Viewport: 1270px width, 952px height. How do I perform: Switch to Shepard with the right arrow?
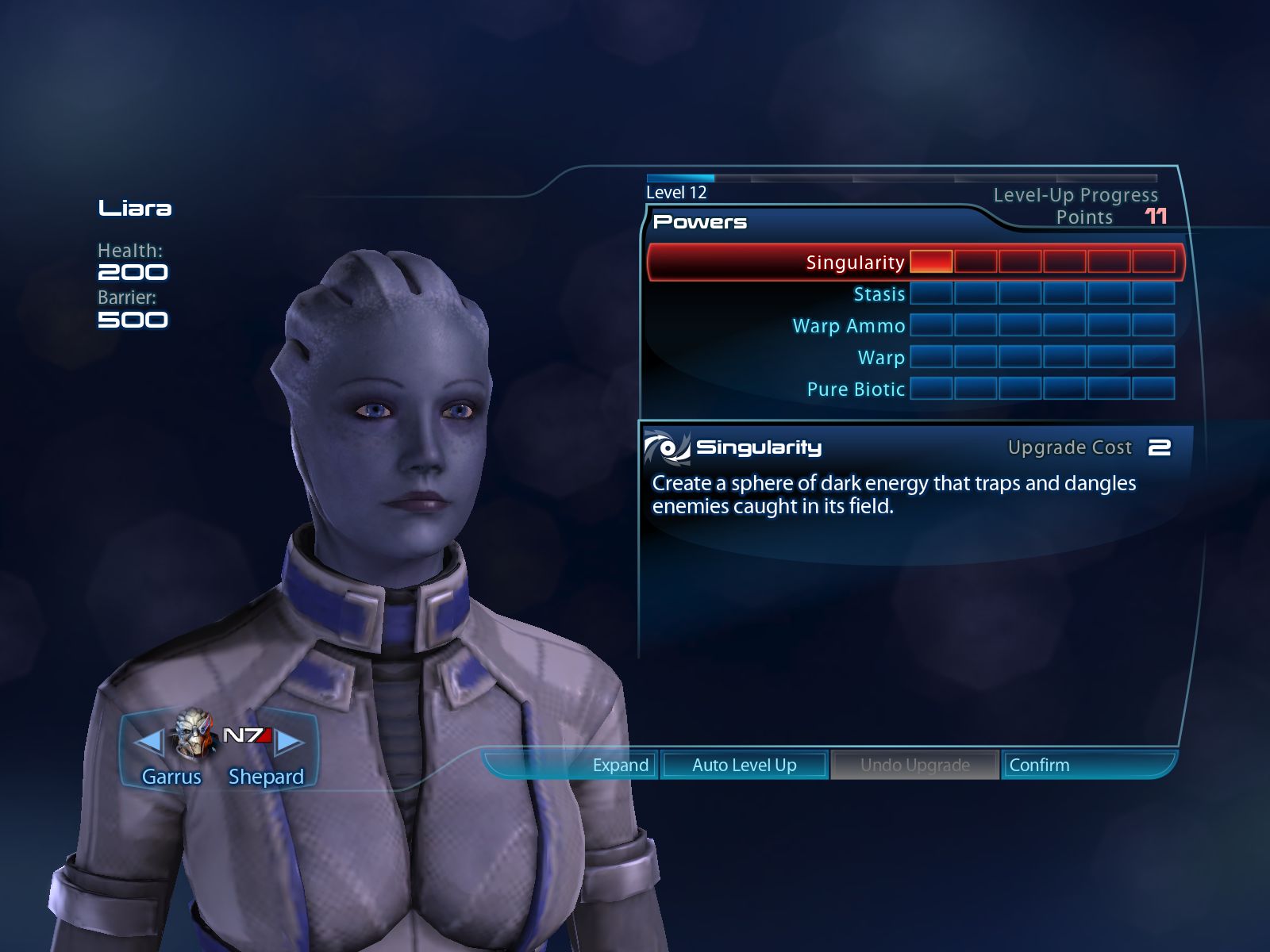pos(291,742)
